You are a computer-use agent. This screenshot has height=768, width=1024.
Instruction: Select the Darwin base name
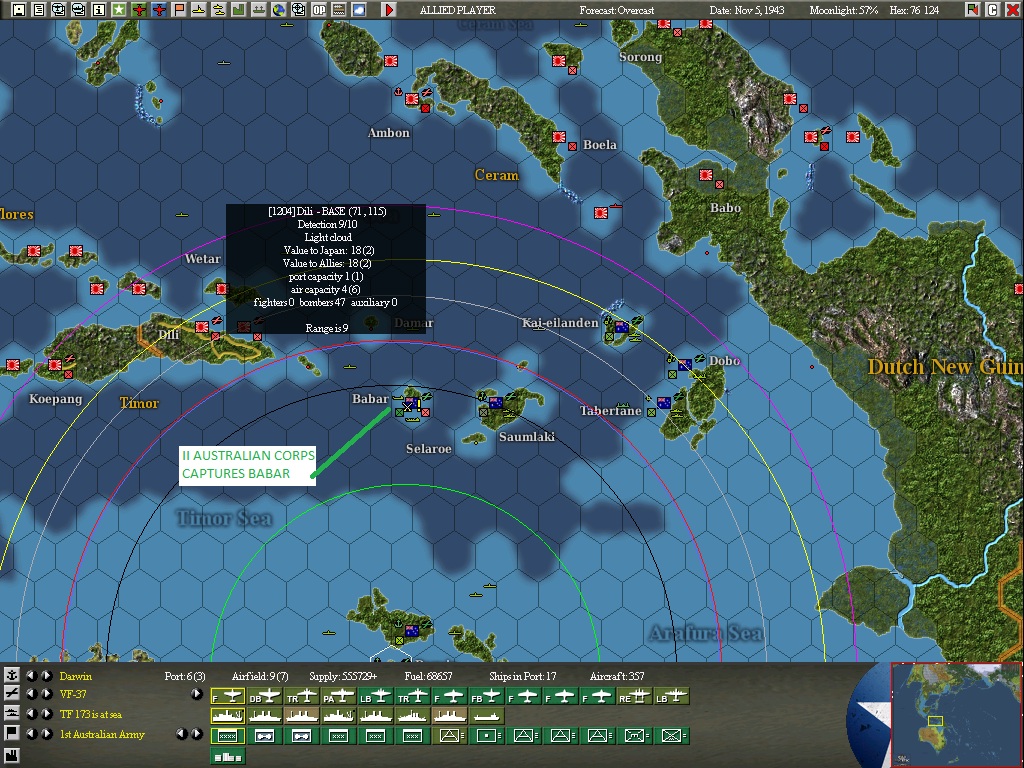(x=75, y=677)
